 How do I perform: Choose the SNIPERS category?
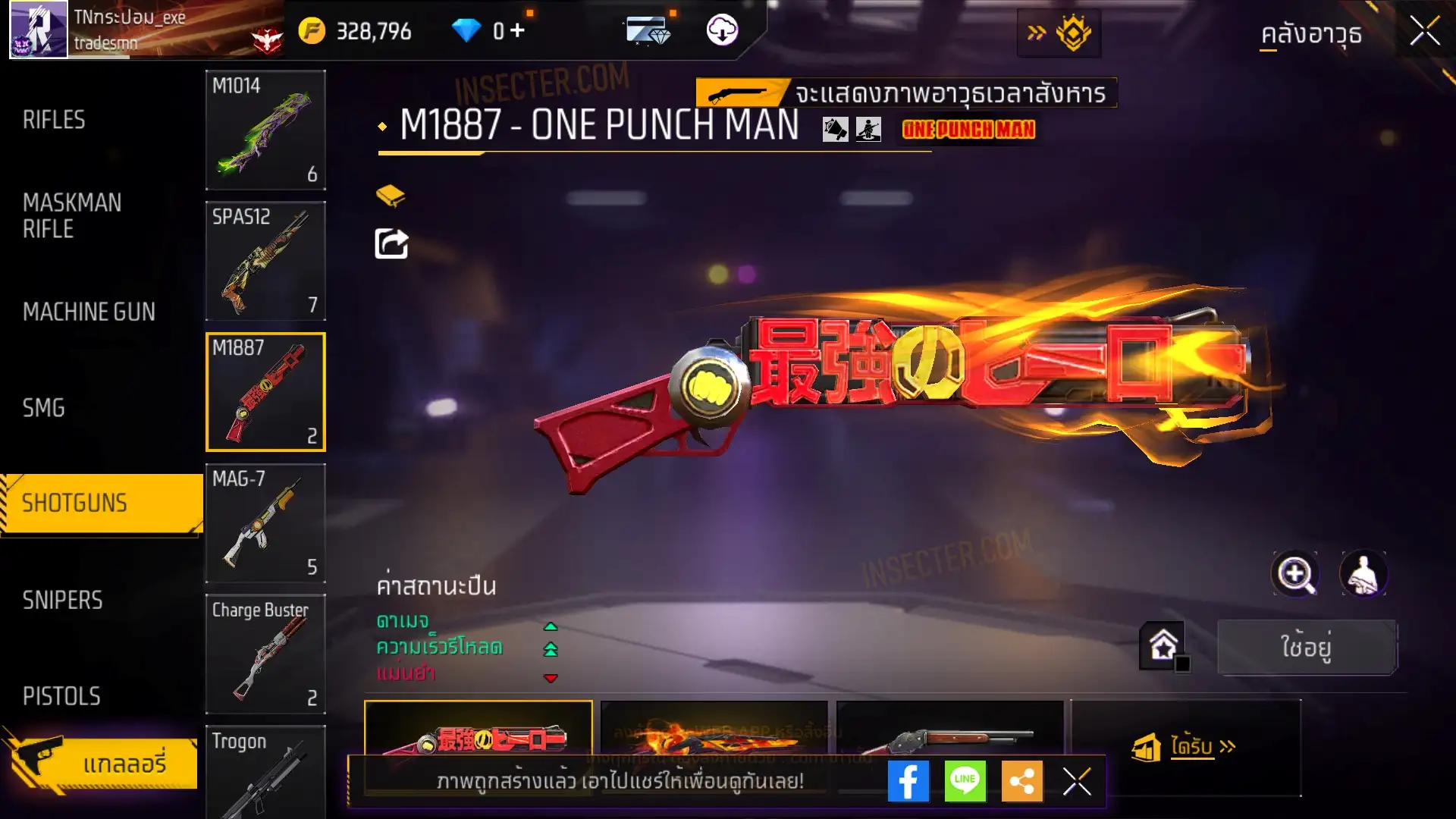point(62,600)
